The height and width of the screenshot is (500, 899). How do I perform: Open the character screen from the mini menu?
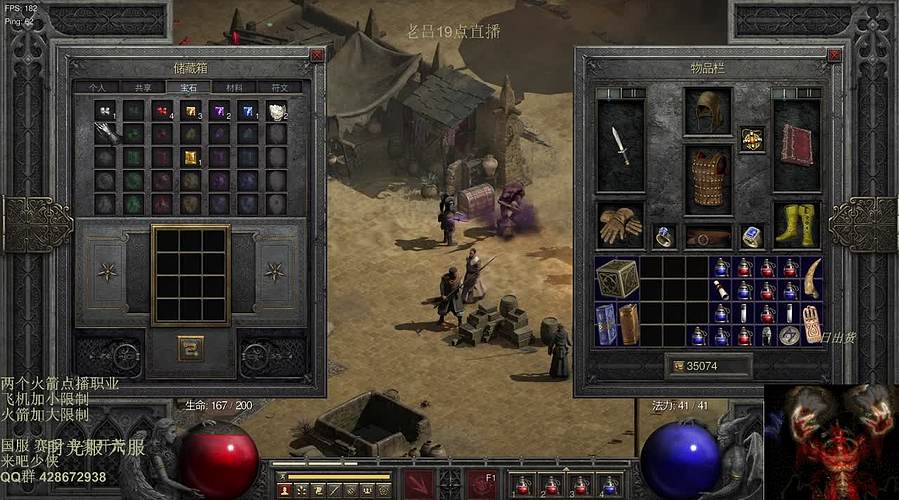coord(285,490)
